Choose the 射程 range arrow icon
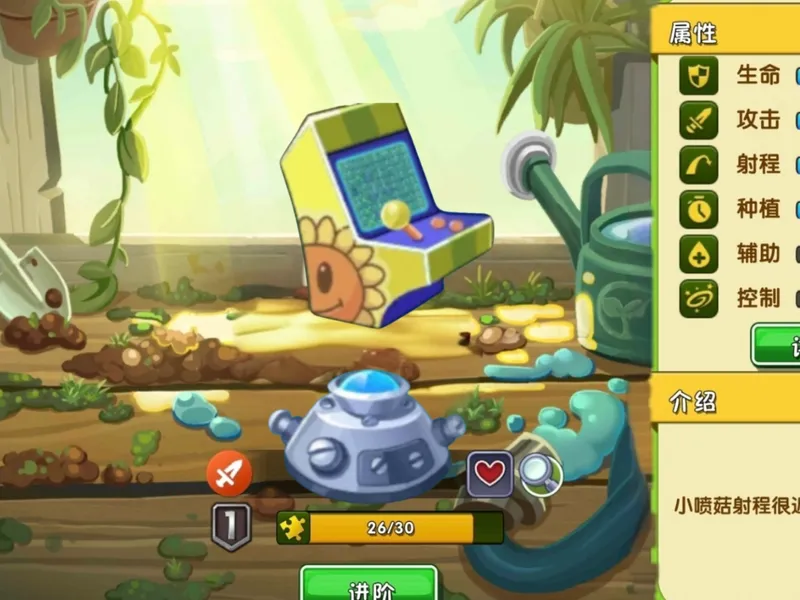This screenshot has height=600, width=800. tap(699, 164)
